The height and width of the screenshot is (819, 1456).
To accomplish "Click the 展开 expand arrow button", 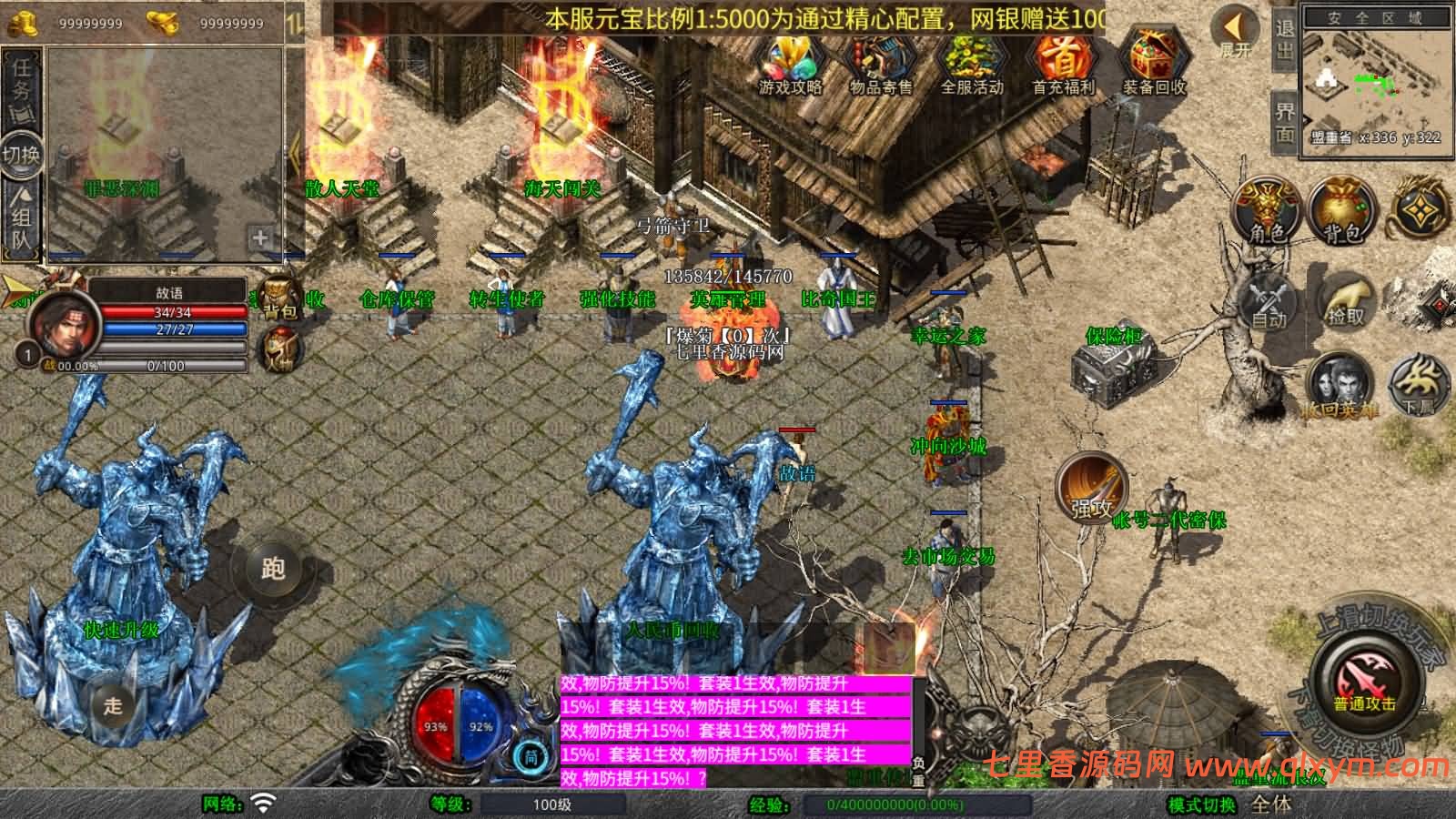I will coord(1235,33).
